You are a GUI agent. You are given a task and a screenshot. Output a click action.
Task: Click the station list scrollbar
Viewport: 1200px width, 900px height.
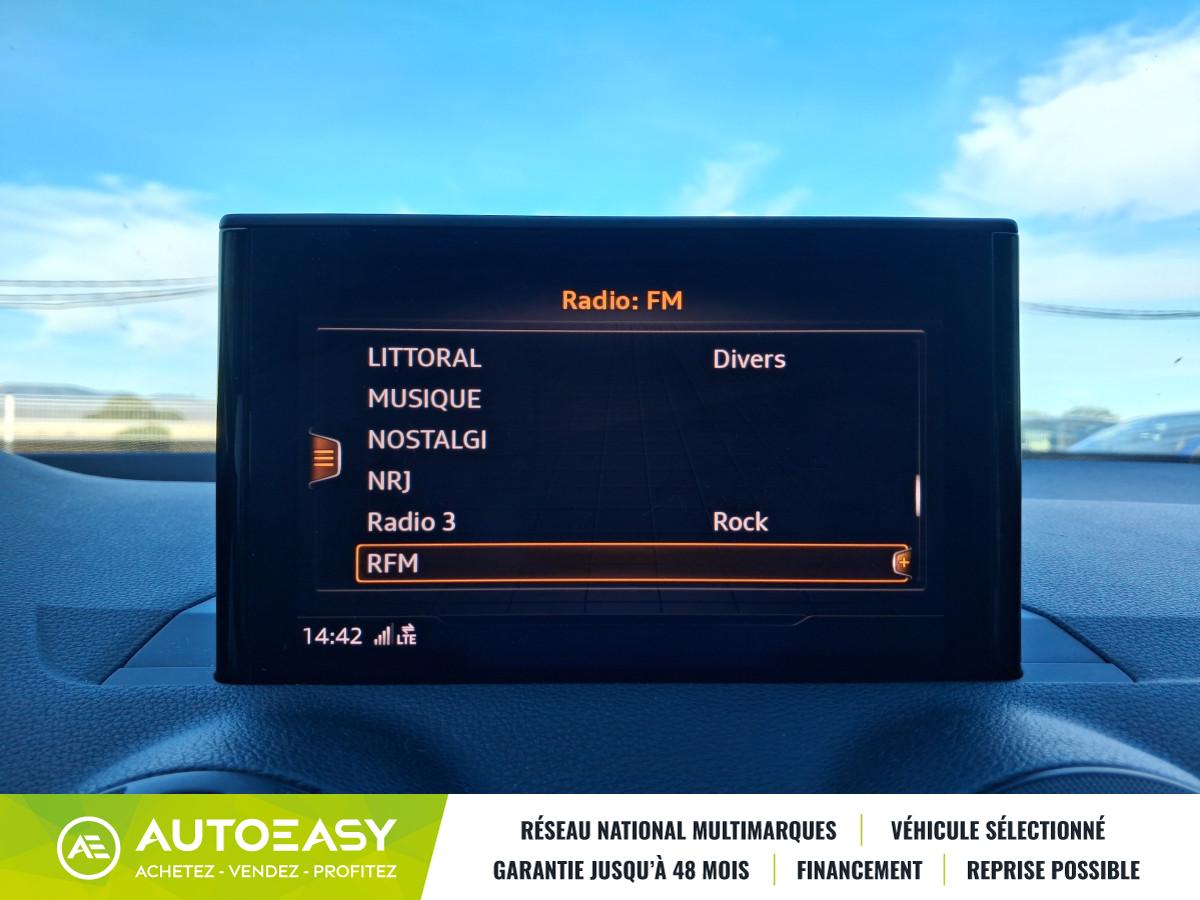918,496
